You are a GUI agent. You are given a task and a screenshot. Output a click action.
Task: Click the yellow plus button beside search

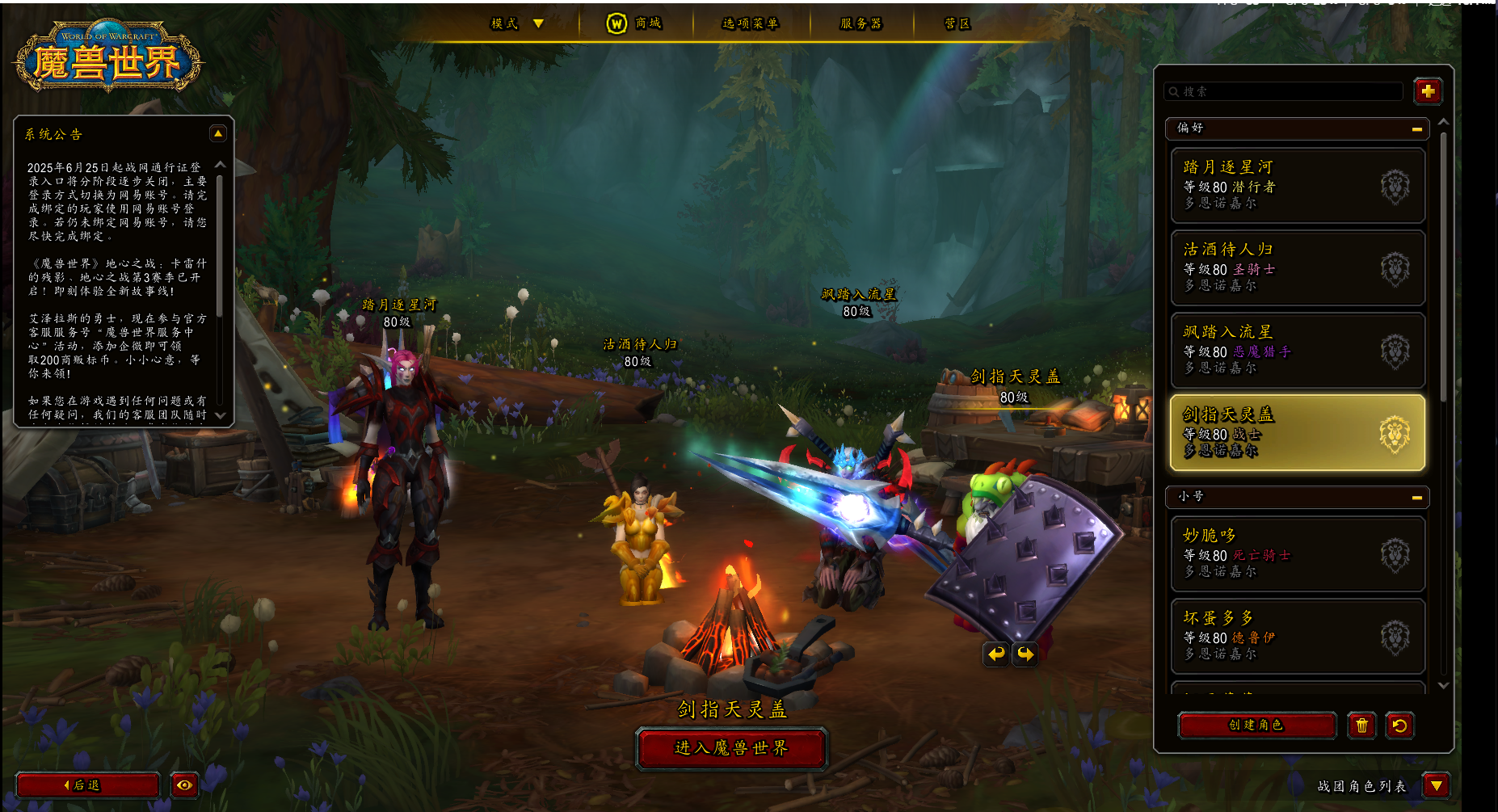pyautogui.click(x=1428, y=91)
